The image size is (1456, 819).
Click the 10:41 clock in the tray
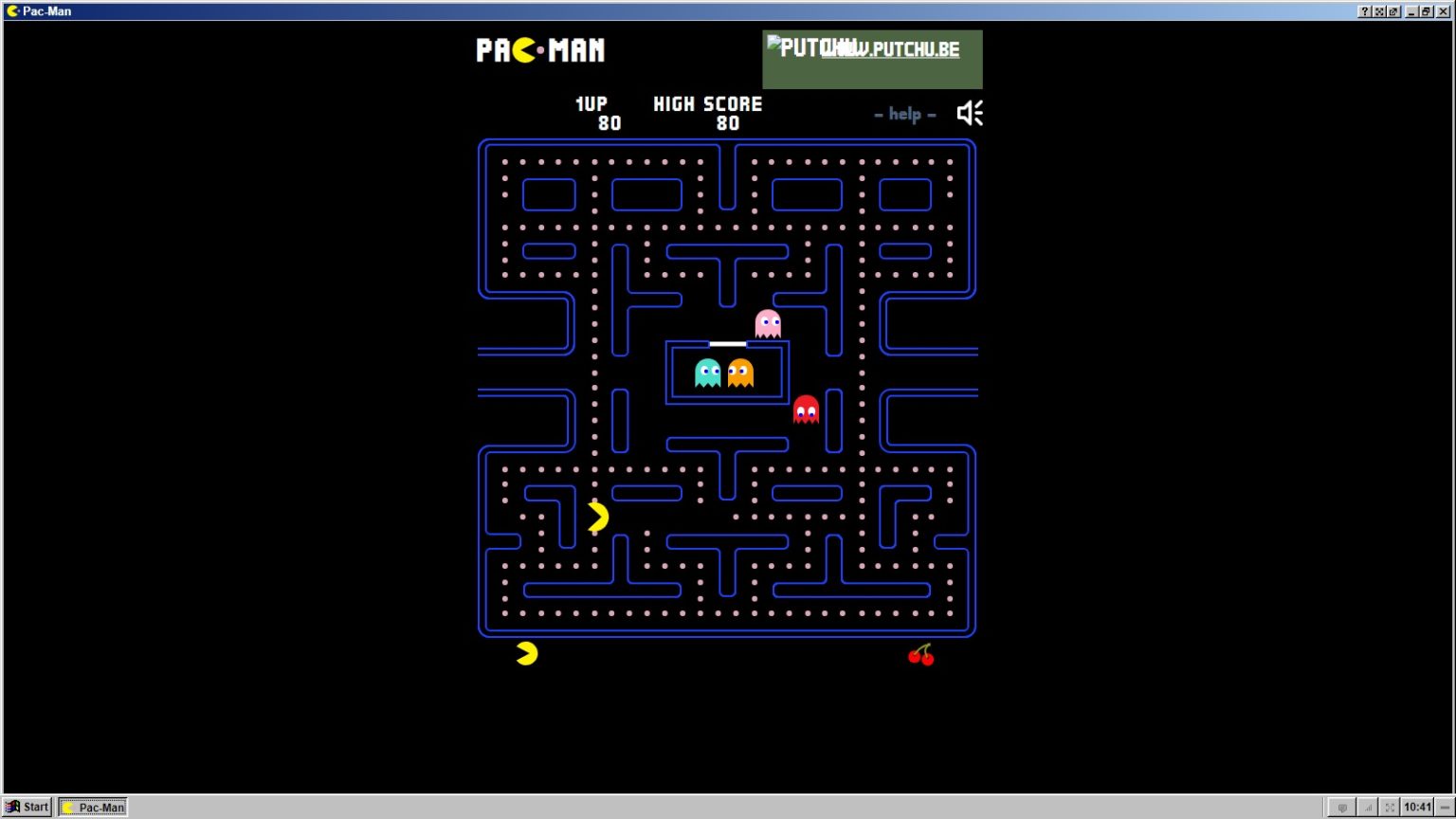pos(1417,805)
